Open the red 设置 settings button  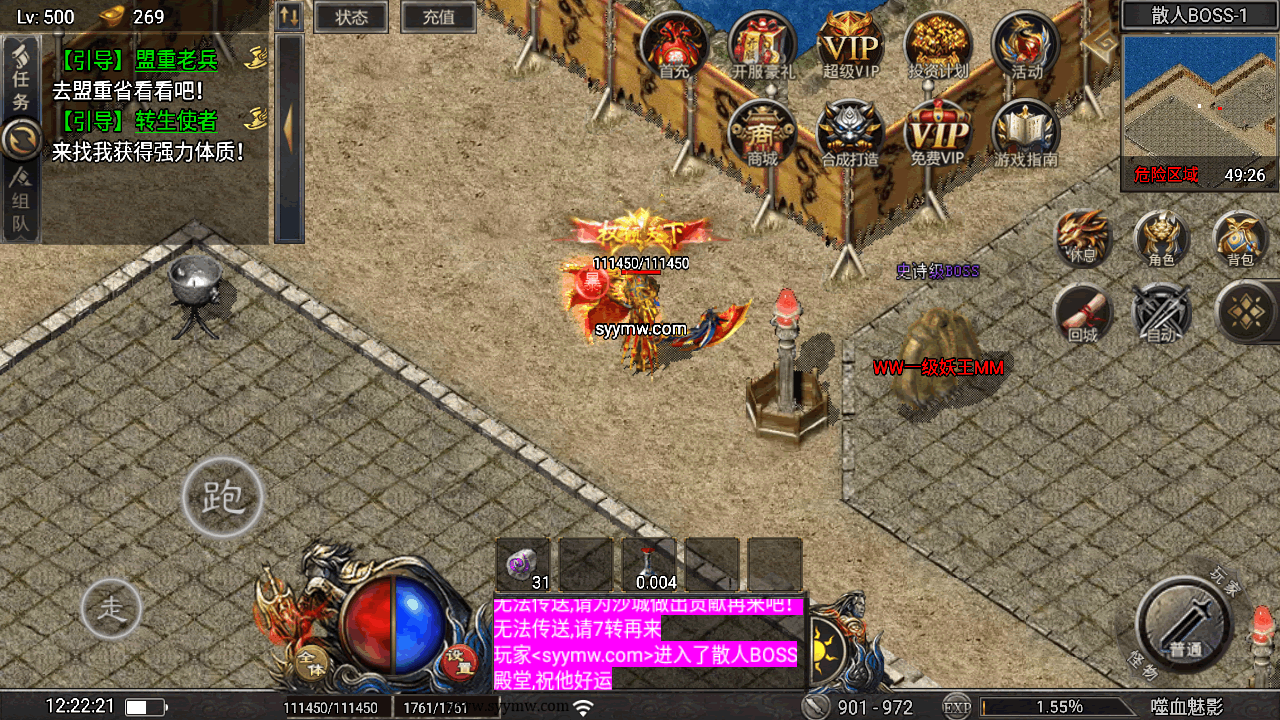pyautogui.click(x=459, y=659)
